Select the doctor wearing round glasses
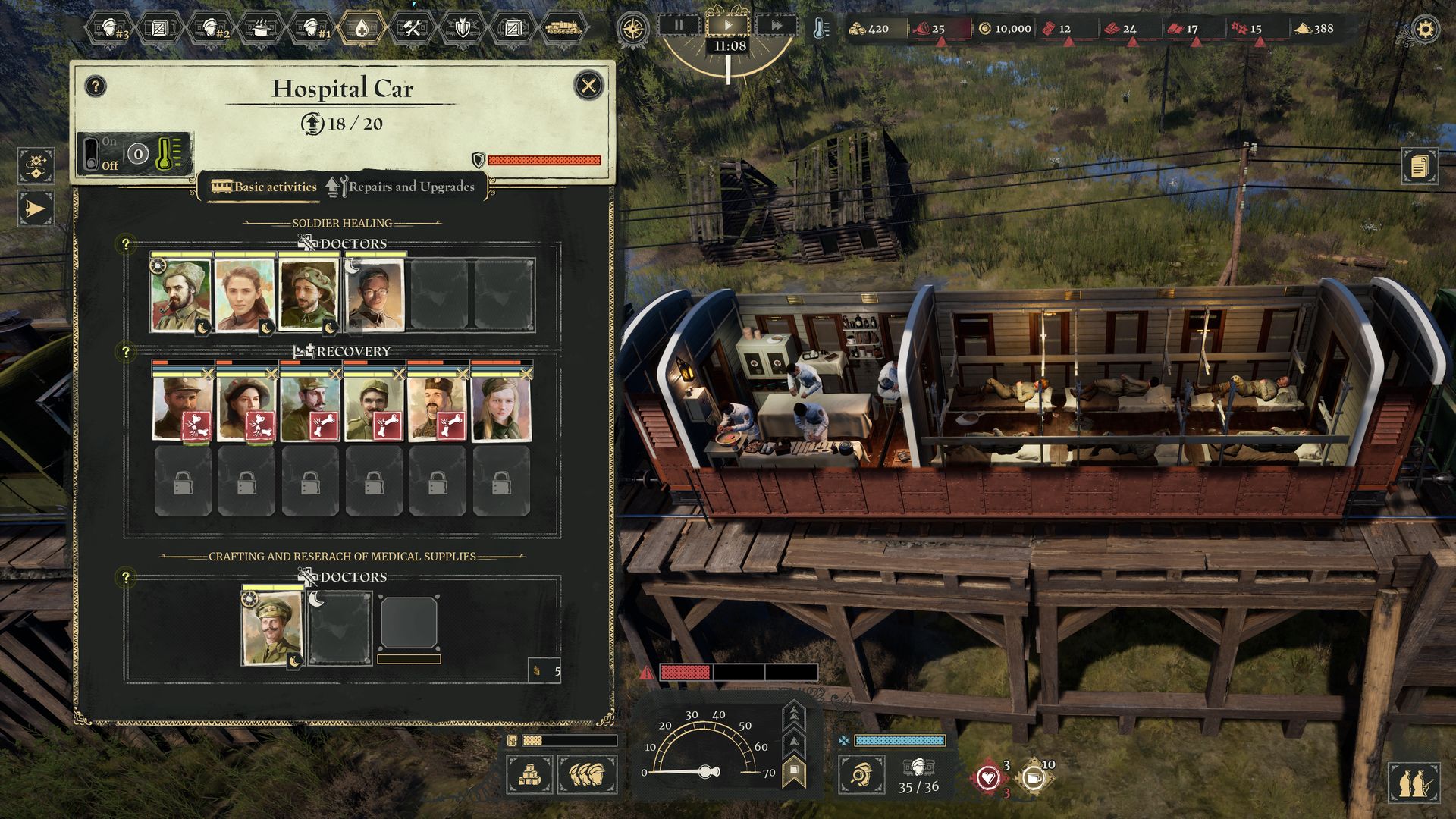 [375, 296]
